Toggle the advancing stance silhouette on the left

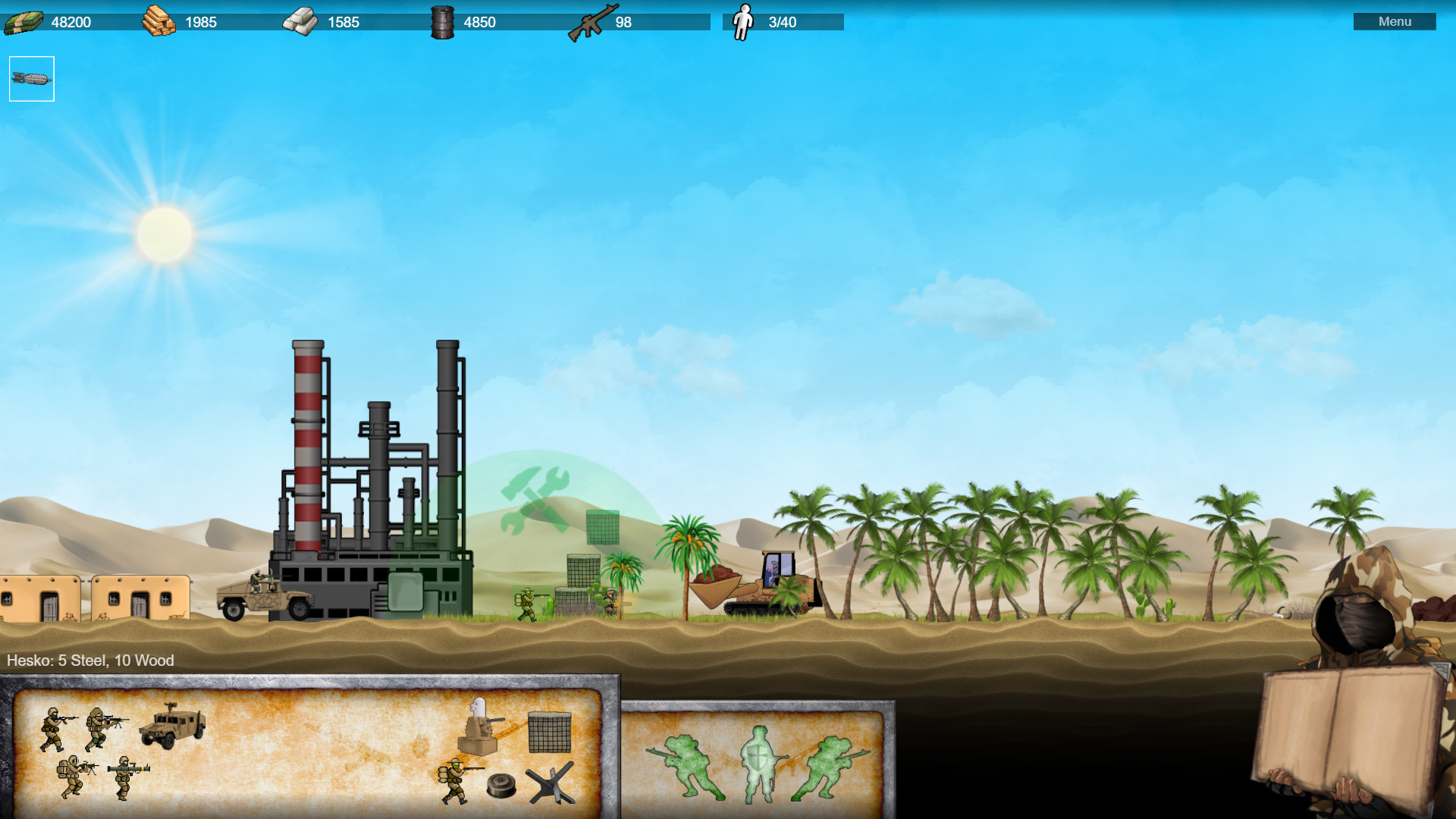687,766
